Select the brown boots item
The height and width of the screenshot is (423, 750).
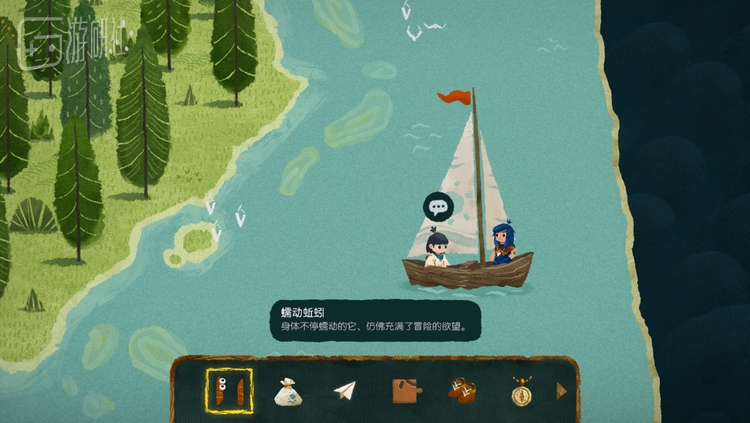point(462,391)
